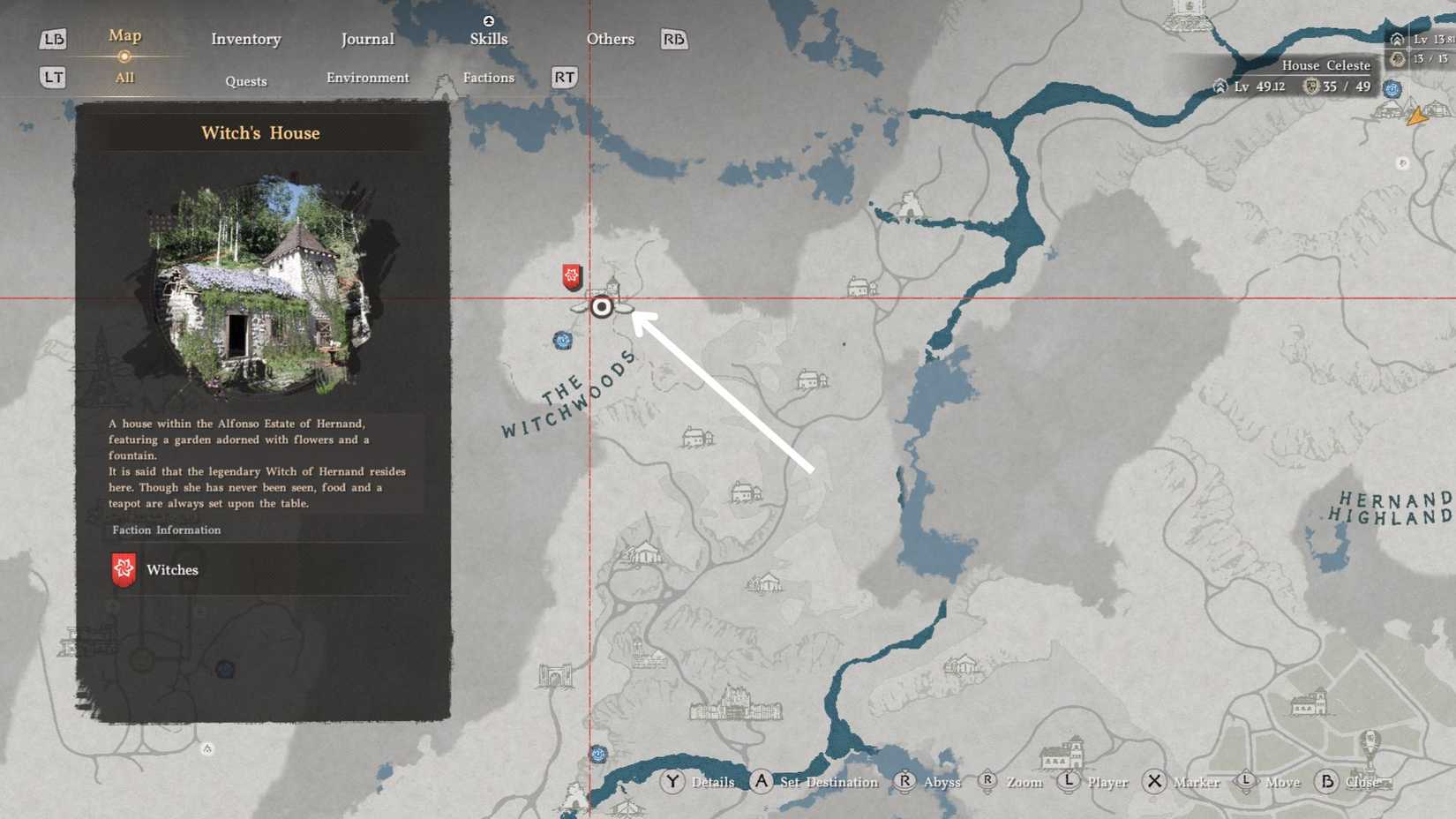The height and width of the screenshot is (819, 1456).
Task: Click the red Witches flag marker on the map
Action: [x=571, y=275]
